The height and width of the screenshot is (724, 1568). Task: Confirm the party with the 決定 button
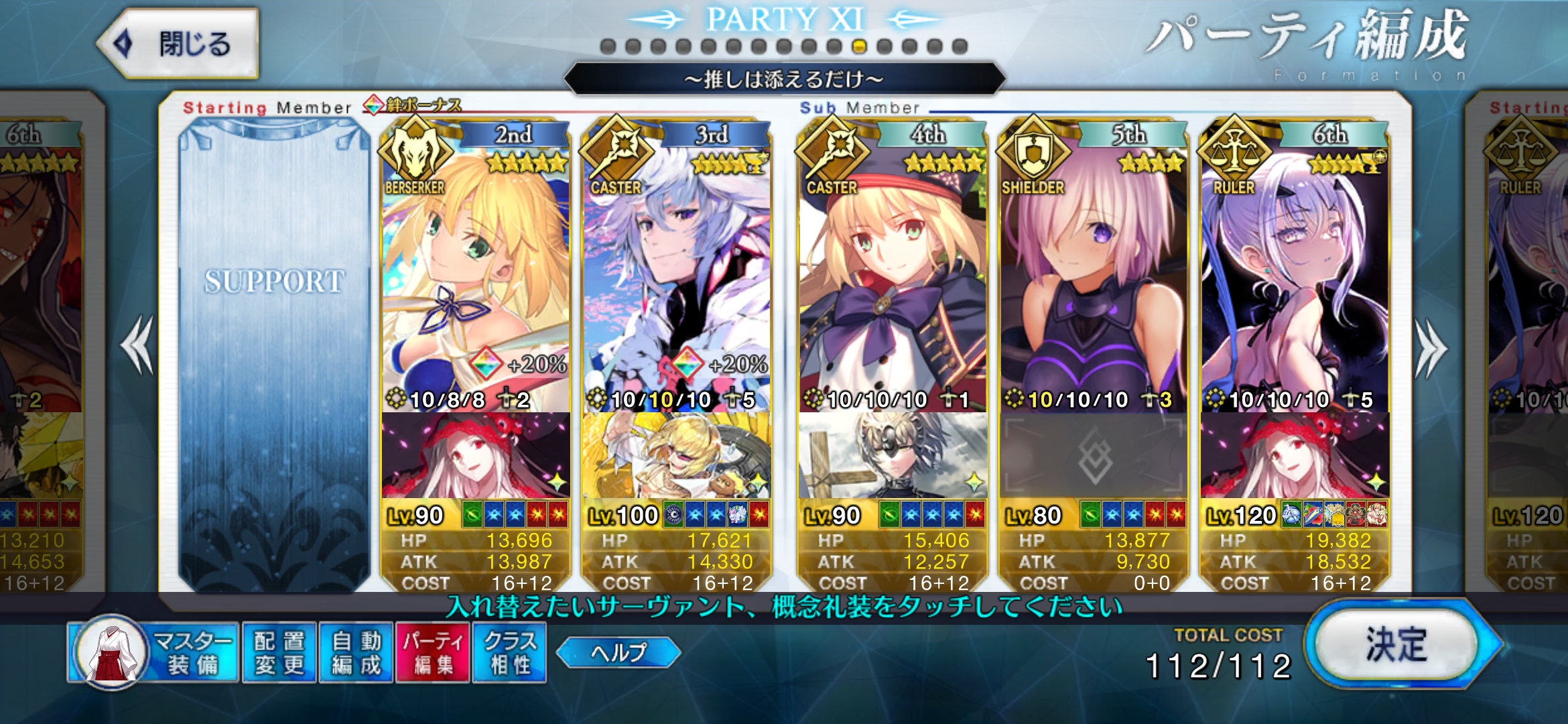coord(1397,645)
